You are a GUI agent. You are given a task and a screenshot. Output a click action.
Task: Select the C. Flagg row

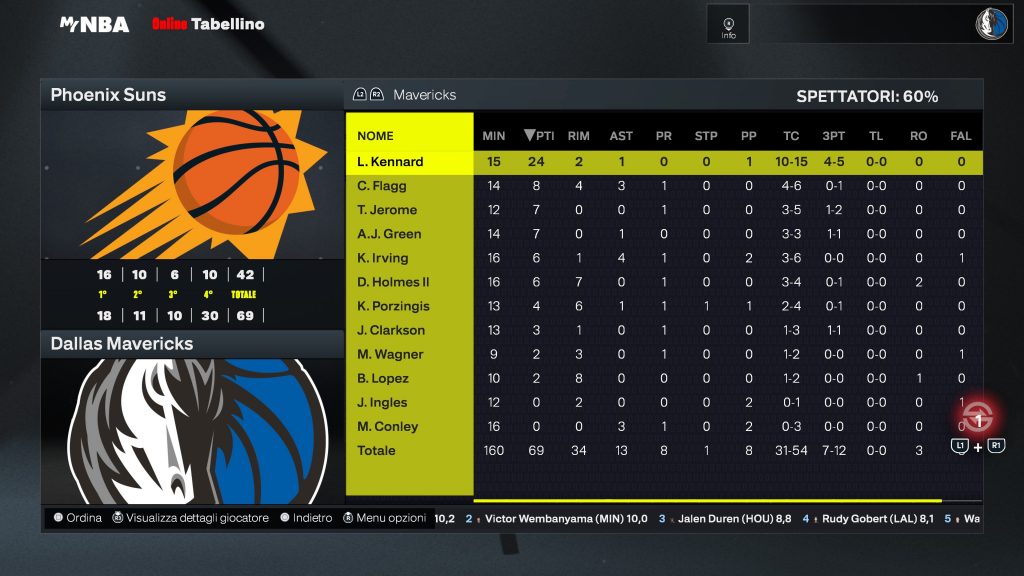pos(382,186)
